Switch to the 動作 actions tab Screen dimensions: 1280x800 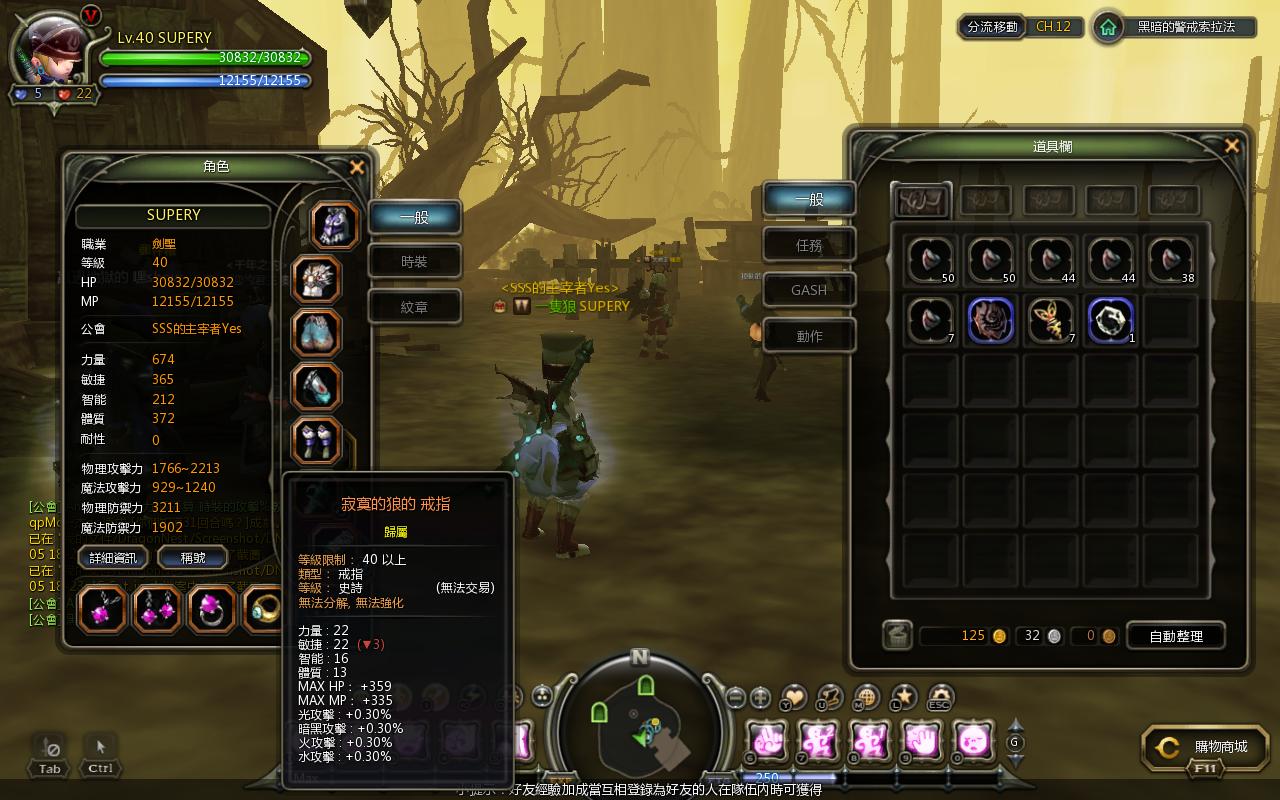[809, 336]
